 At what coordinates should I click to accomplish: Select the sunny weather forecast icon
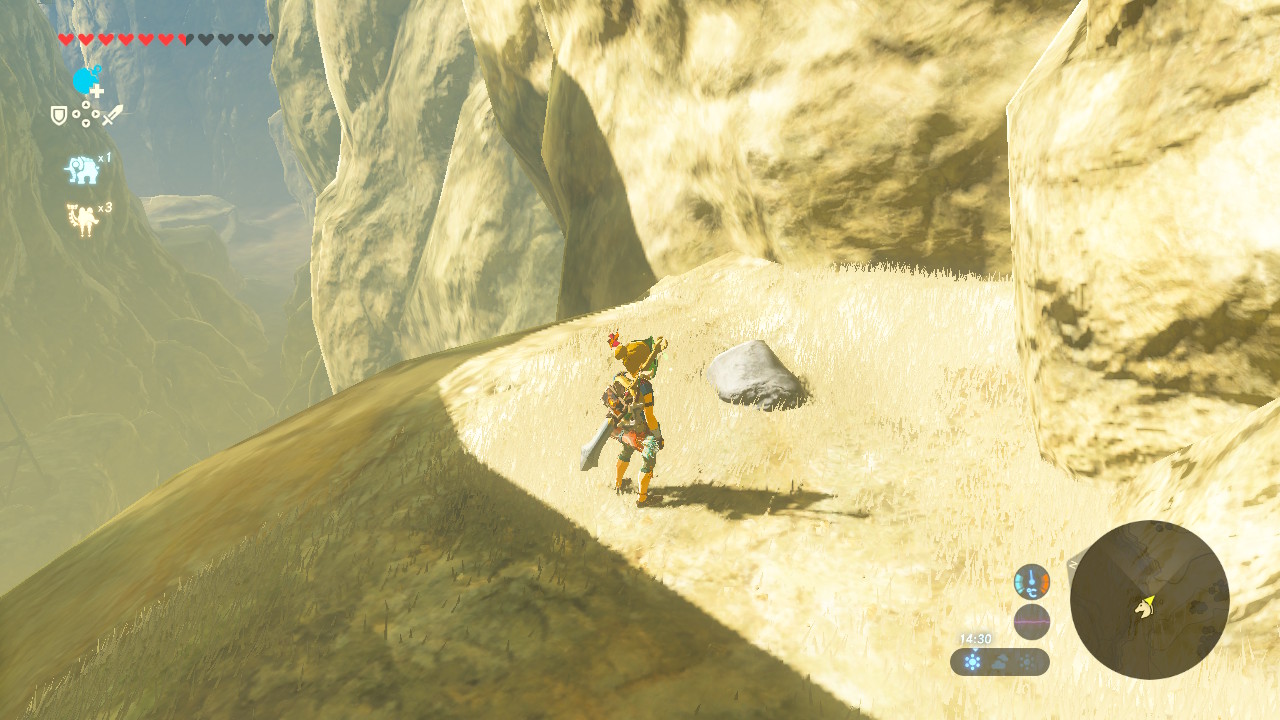972,662
